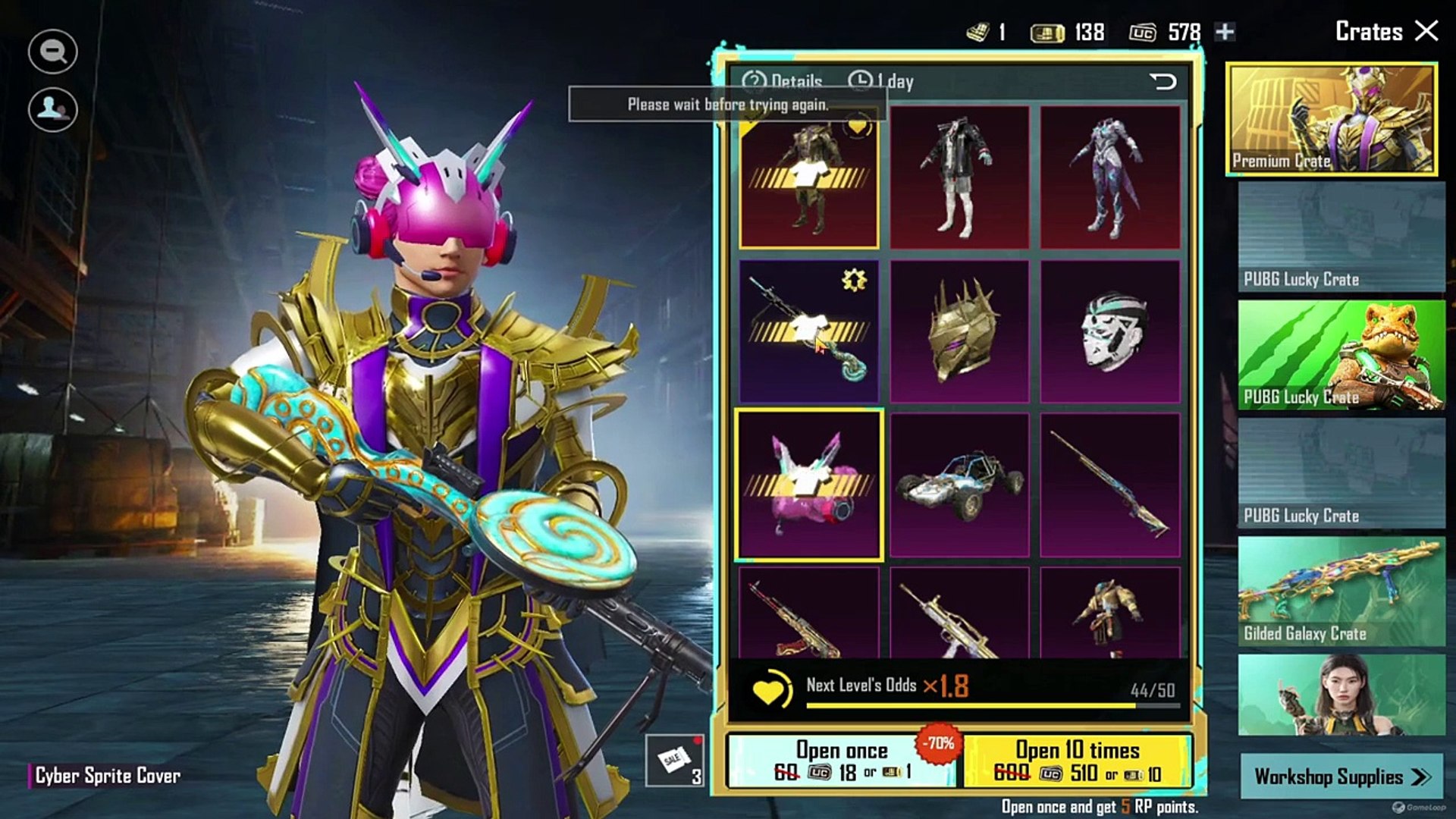
Task: Select the crate with woman portrait
Action: (x=1341, y=695)
